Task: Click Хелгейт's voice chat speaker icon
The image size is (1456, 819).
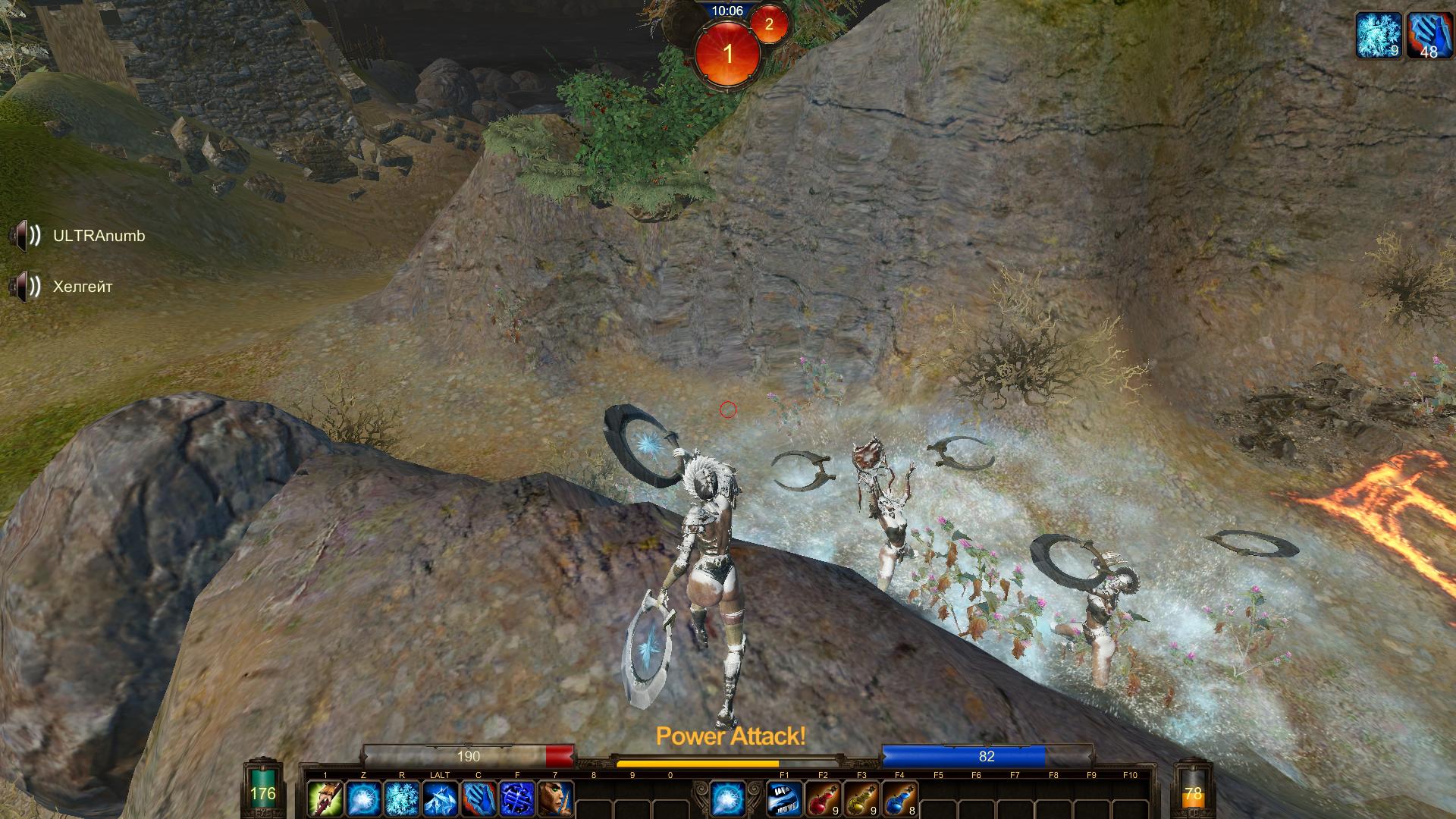Action: point(25,287)
